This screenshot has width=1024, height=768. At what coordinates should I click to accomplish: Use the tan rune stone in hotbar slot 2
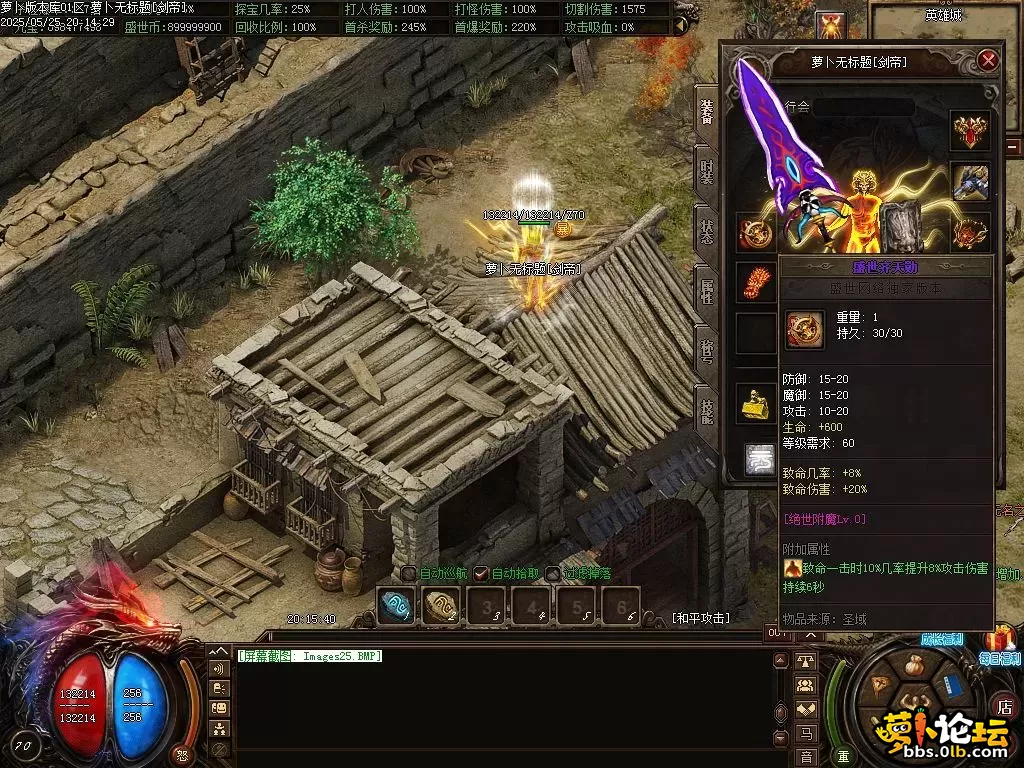[x=441, y=605]
